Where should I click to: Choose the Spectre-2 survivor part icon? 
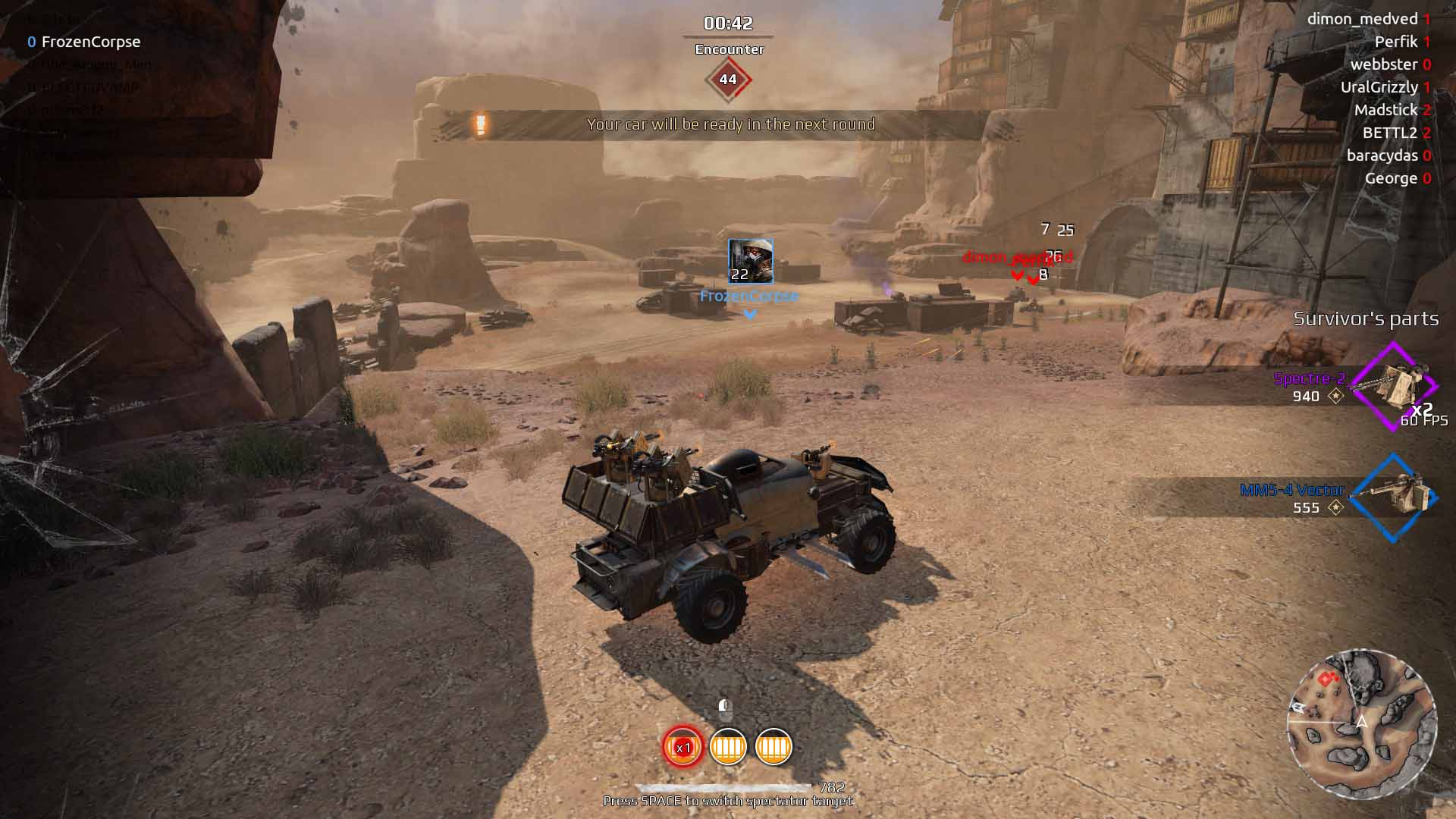tap(1394, 387)
